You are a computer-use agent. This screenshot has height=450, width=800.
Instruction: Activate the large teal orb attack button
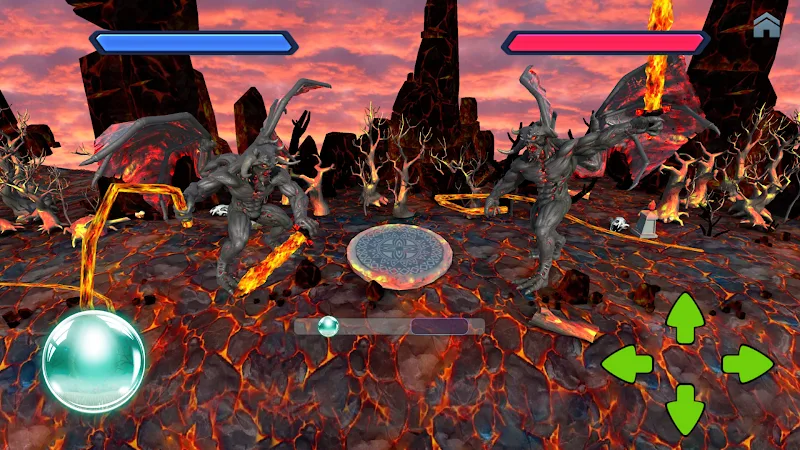(x=93, y=361)
